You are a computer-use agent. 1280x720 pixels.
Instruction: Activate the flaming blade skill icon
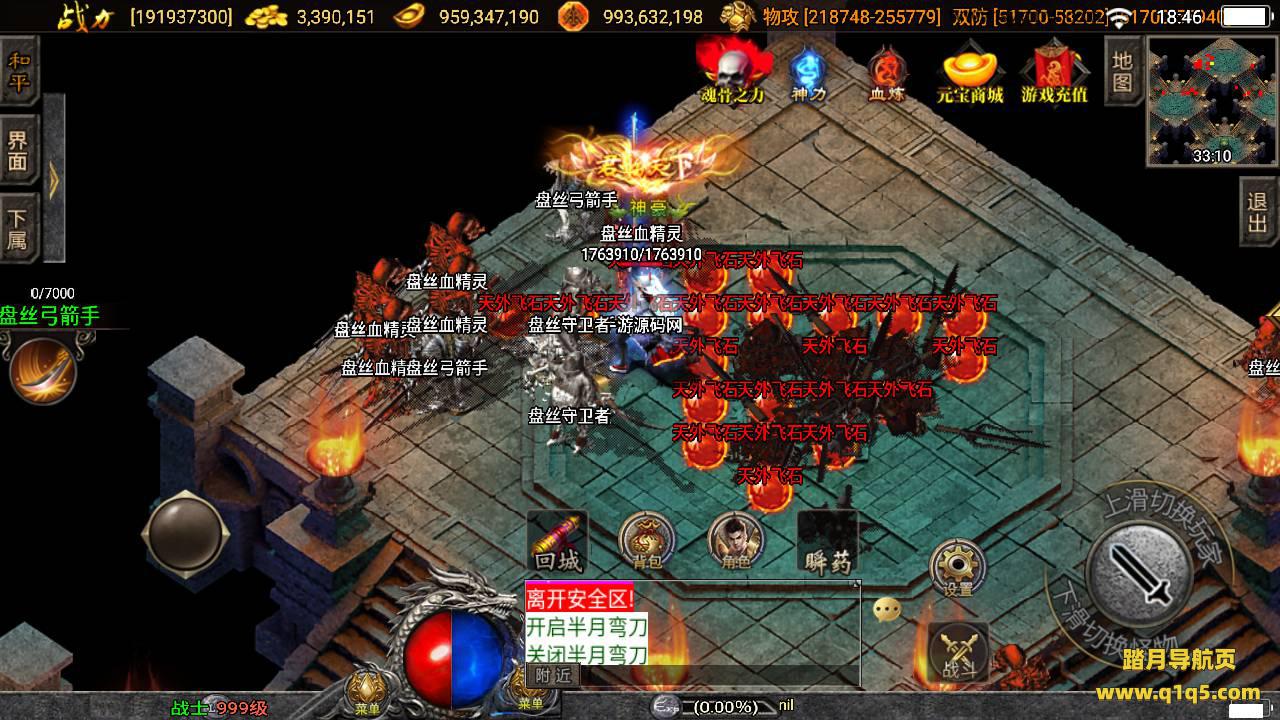click(x=43, y=370)
